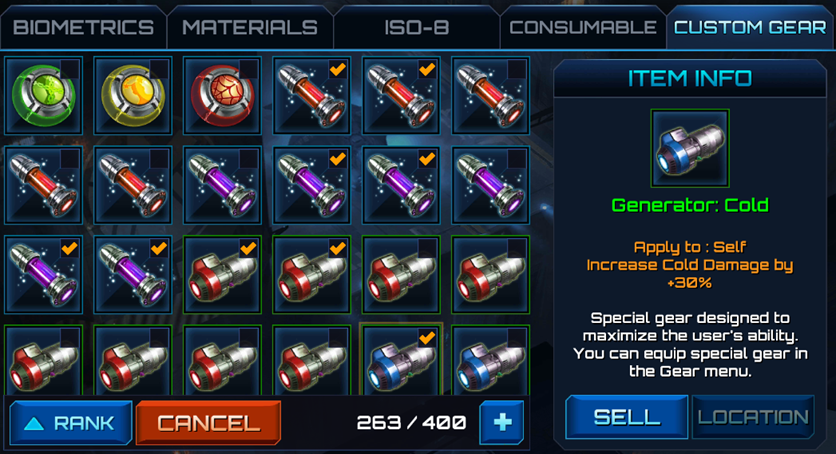Choose the red cracked orb item
The width and height of the screenshot is (836, 454).
222,95
